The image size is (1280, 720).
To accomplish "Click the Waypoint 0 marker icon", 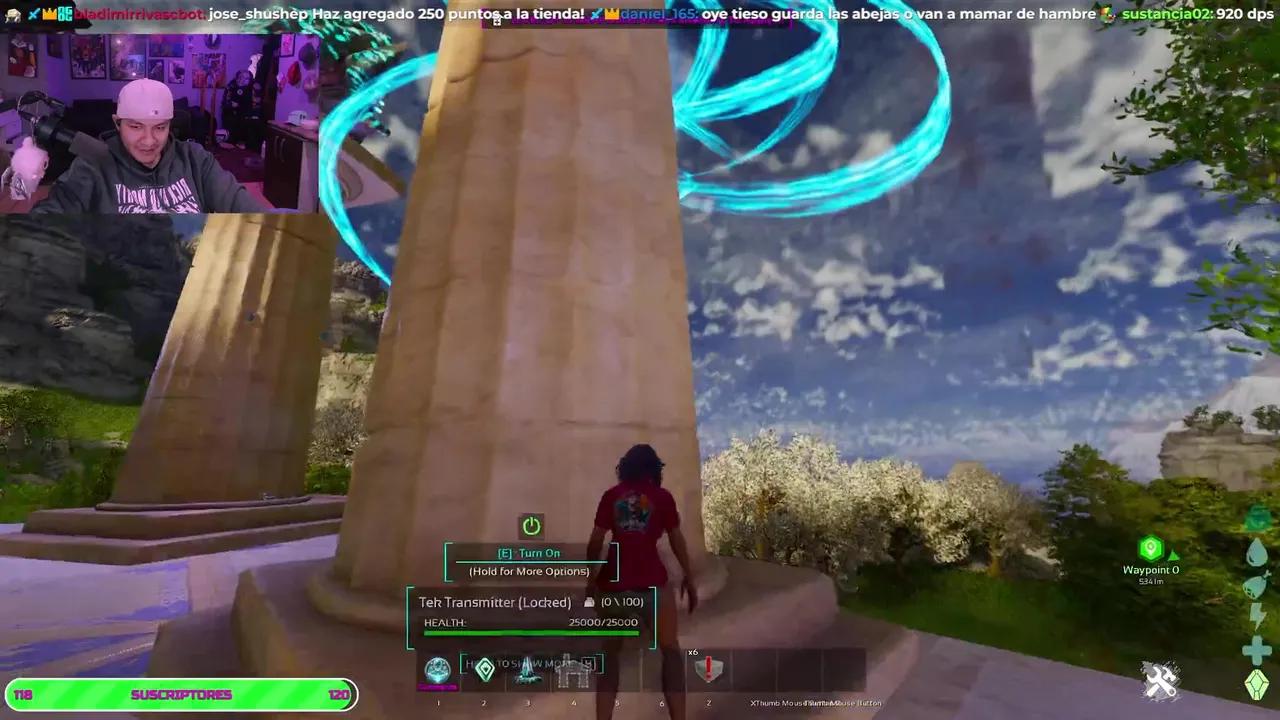I will [1151, 548].
